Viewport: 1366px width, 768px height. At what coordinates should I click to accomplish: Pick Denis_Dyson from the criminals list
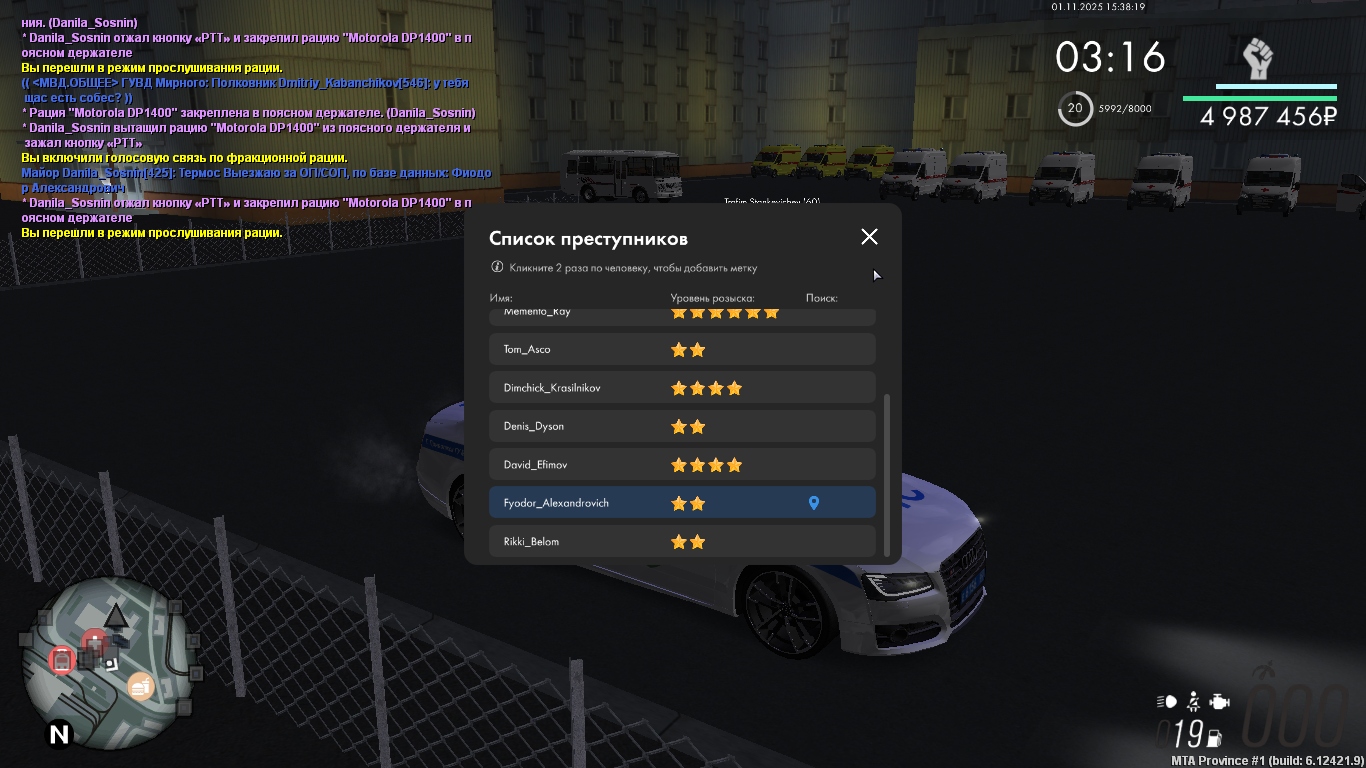[x=682, y=427]
